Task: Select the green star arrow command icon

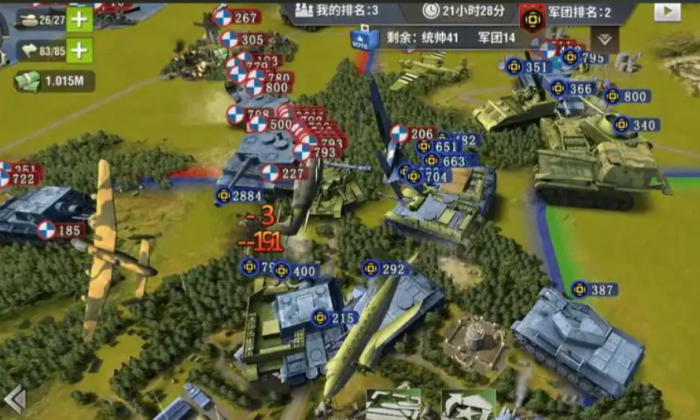Action: tap(468, 405)
